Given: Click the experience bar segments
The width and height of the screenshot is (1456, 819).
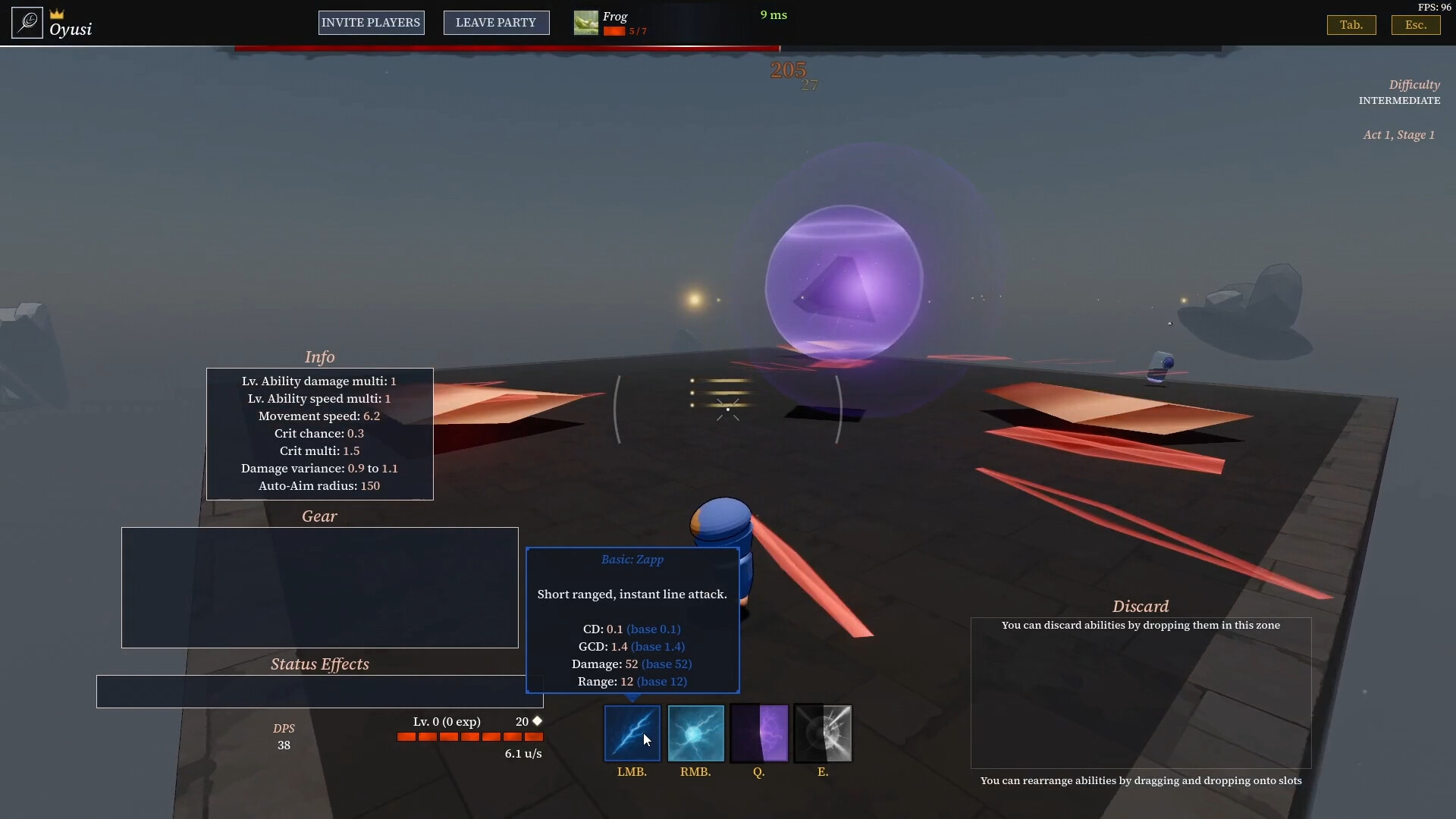Looking at the screenshot, I should point(470,736).
